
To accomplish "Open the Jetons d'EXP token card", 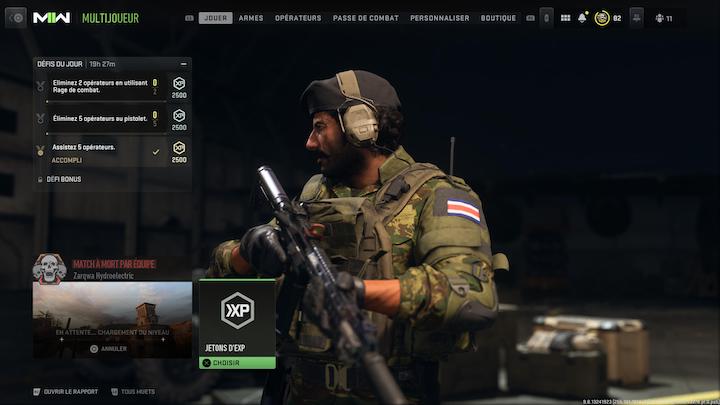I will [236, 316].
